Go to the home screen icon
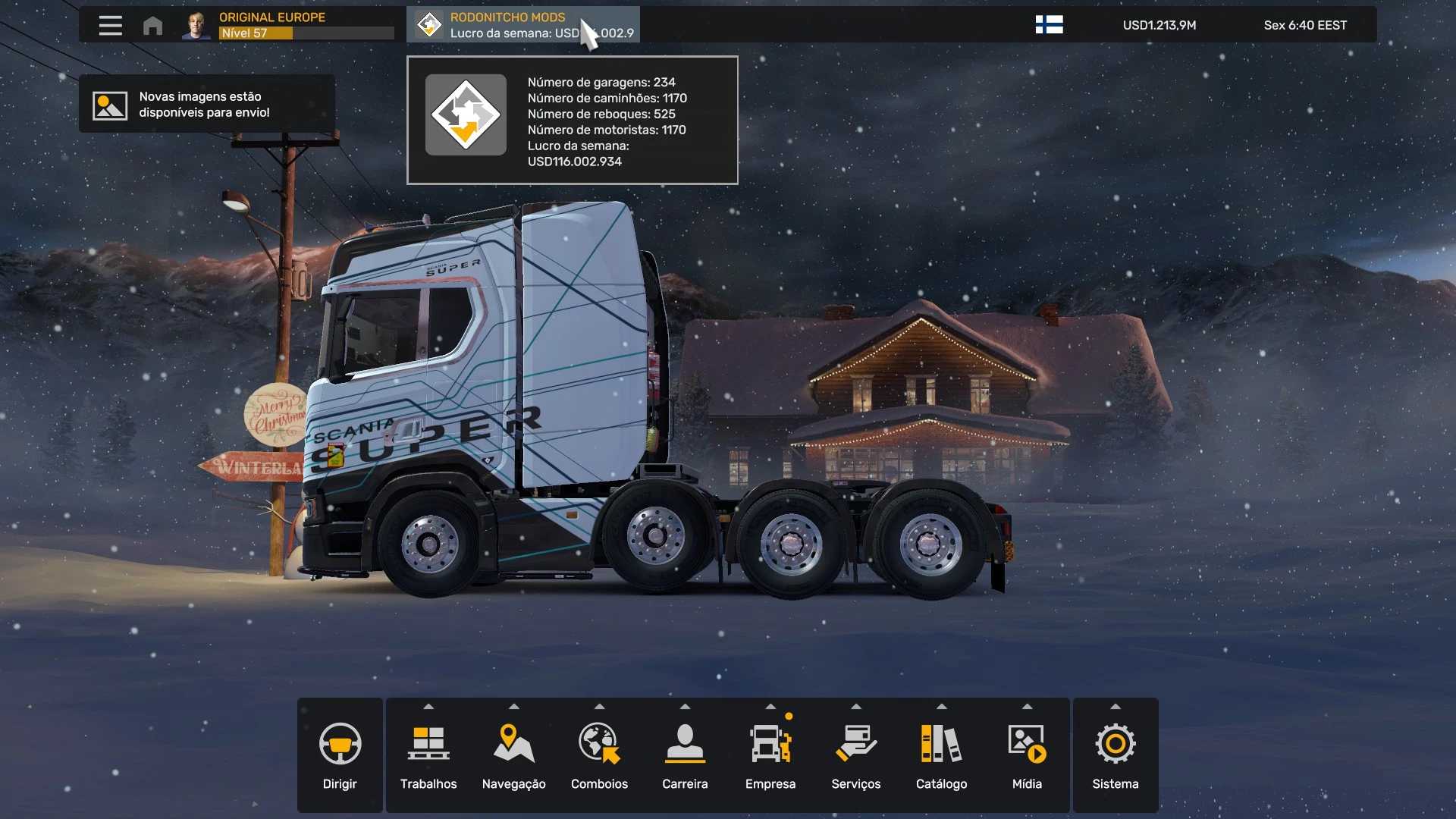This screenshot has width=1456, height=819. [152, 25]
